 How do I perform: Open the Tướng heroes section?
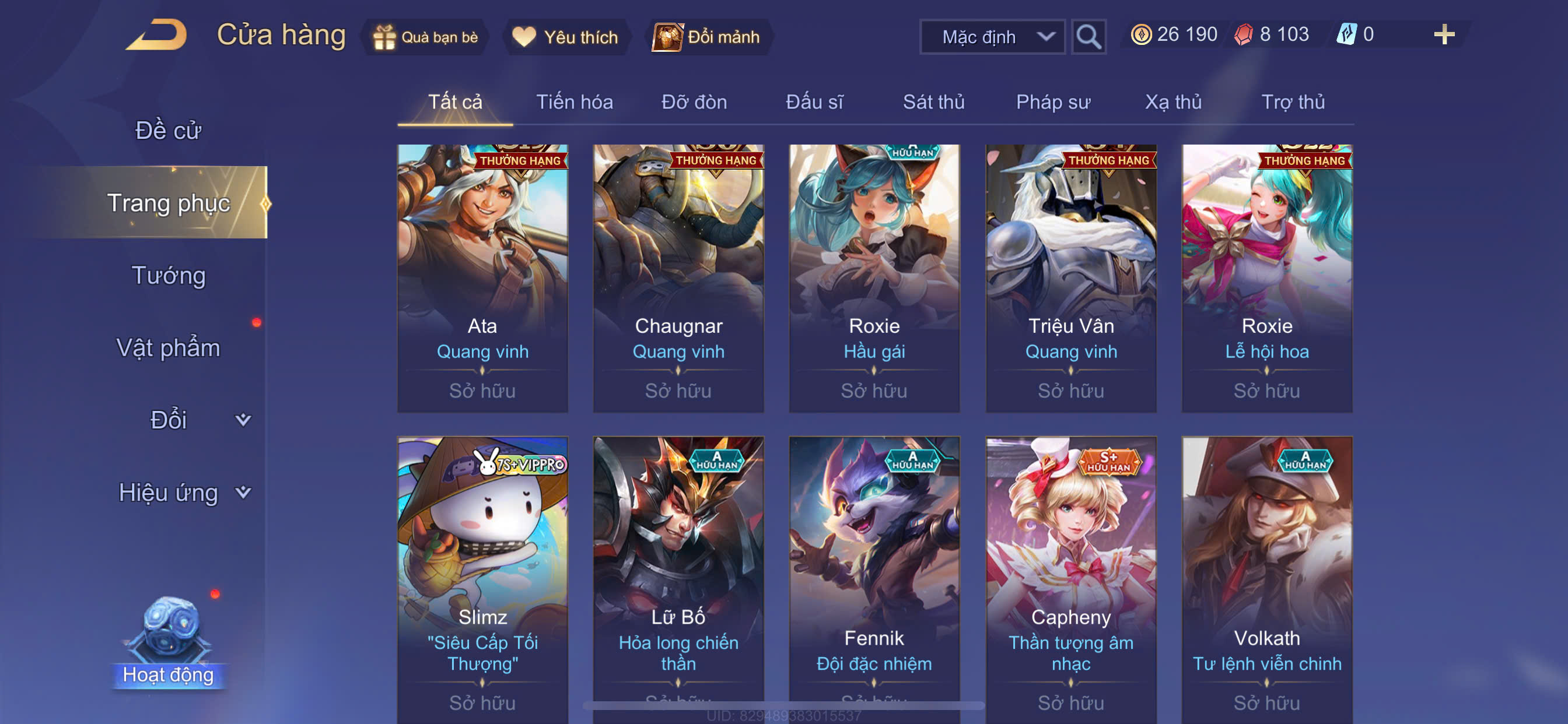(x=169, y=276)
